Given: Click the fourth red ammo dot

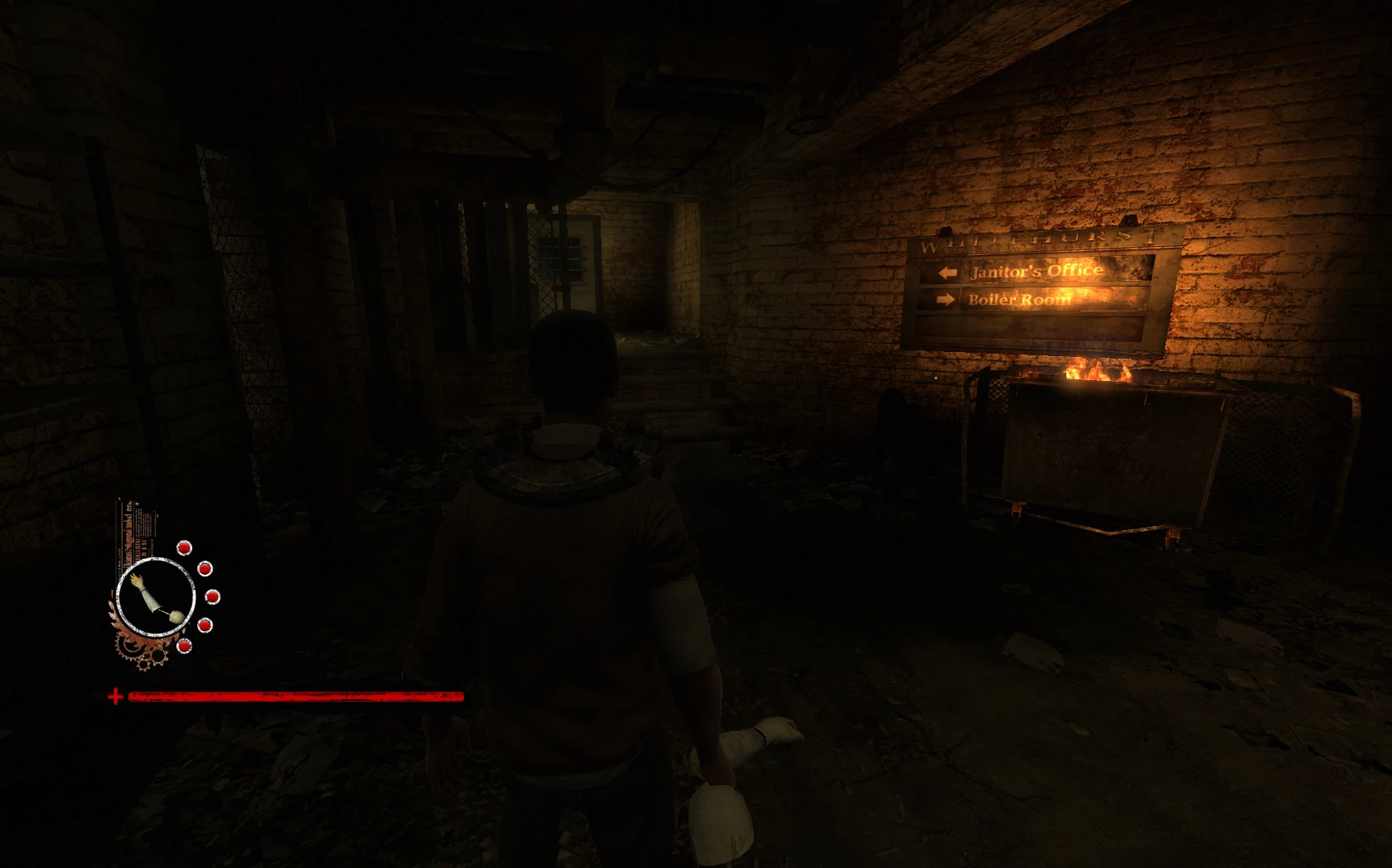Looking at the screenshot, I should (205, 625).
